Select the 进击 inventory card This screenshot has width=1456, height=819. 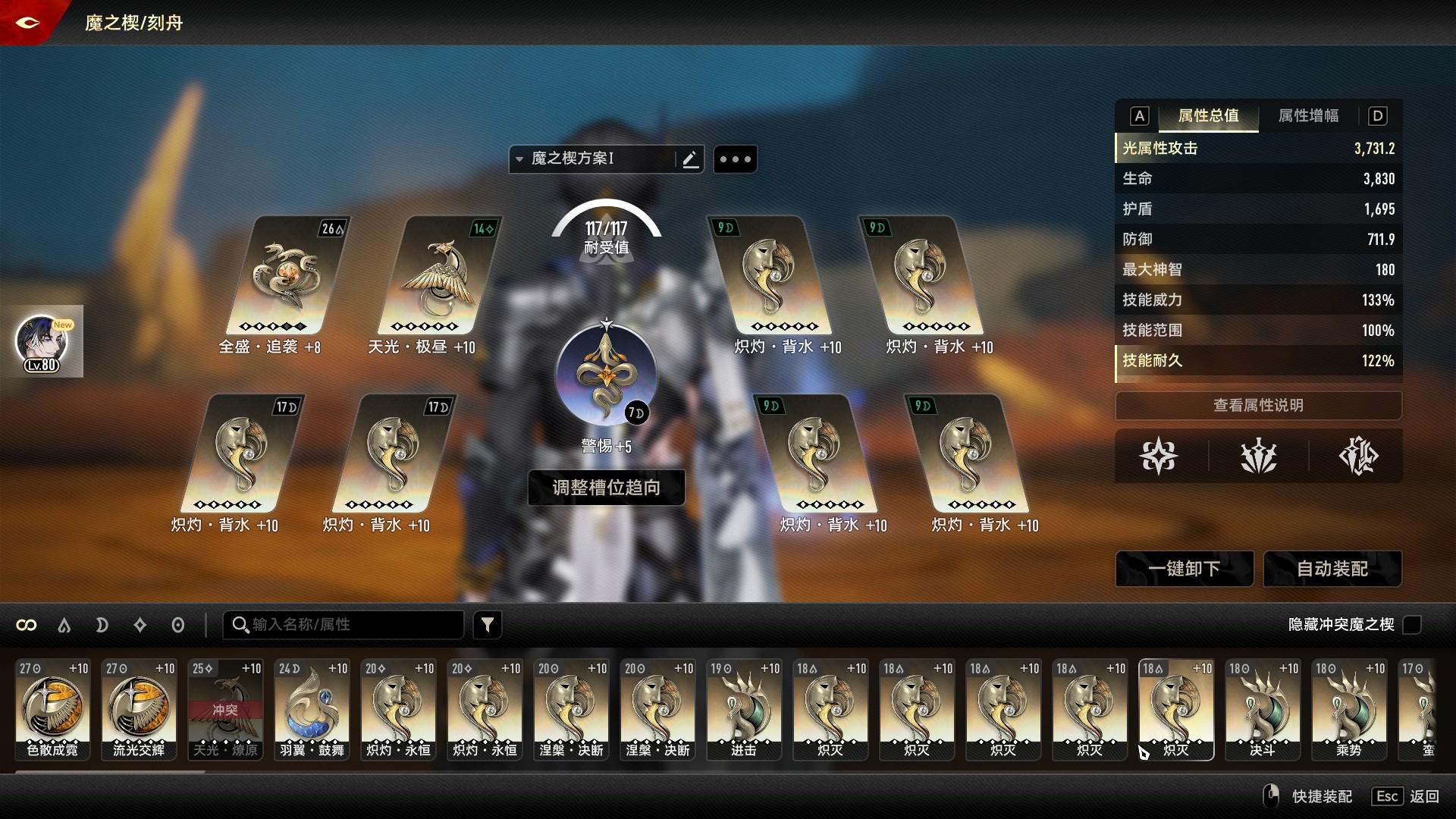point(744,709)
